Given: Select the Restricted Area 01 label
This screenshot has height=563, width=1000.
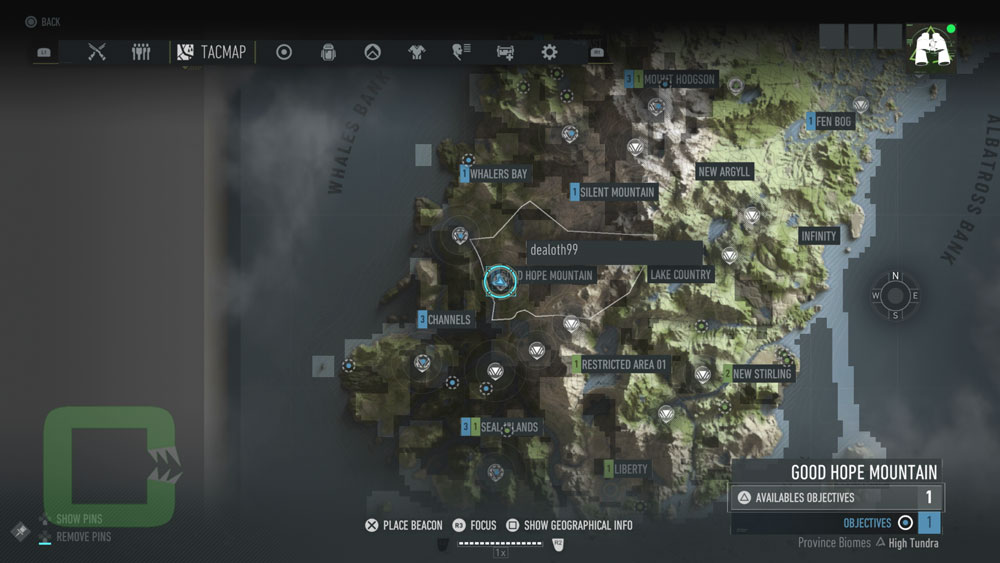Looking at the screenshot, I should point(624,365).
